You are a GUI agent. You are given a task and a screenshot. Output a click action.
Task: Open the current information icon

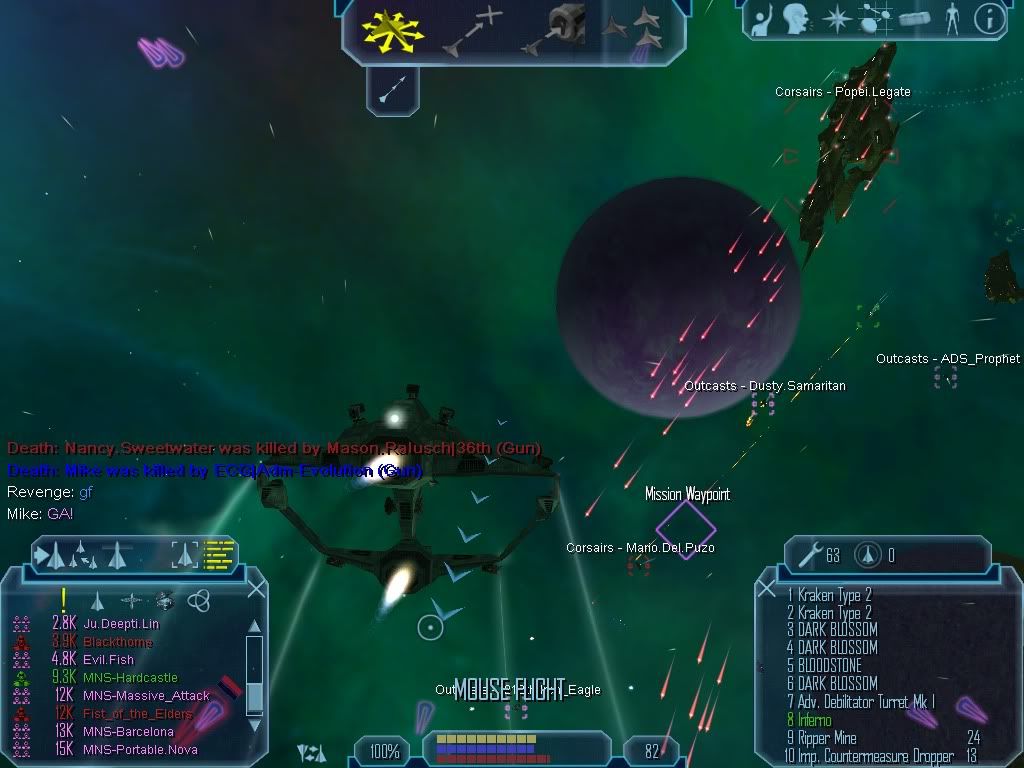point(988,20)
